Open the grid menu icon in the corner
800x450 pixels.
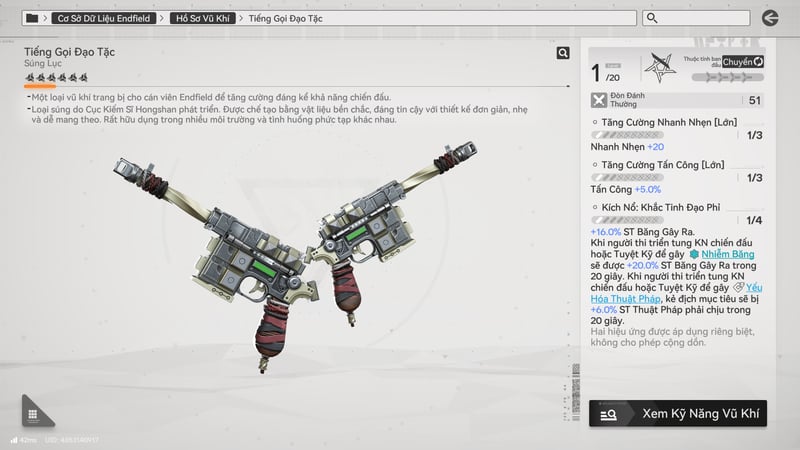[x=33, y=414]
